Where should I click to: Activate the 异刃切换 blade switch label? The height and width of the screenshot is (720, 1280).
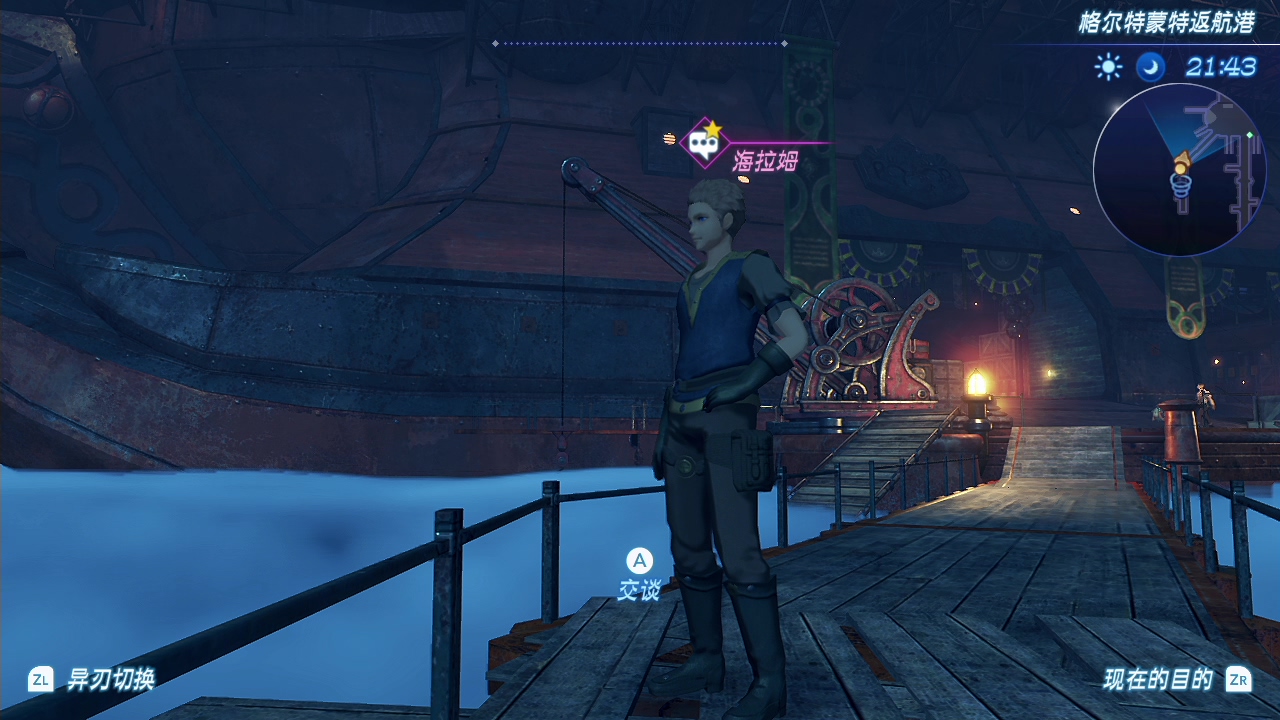(x=111, y=680)
